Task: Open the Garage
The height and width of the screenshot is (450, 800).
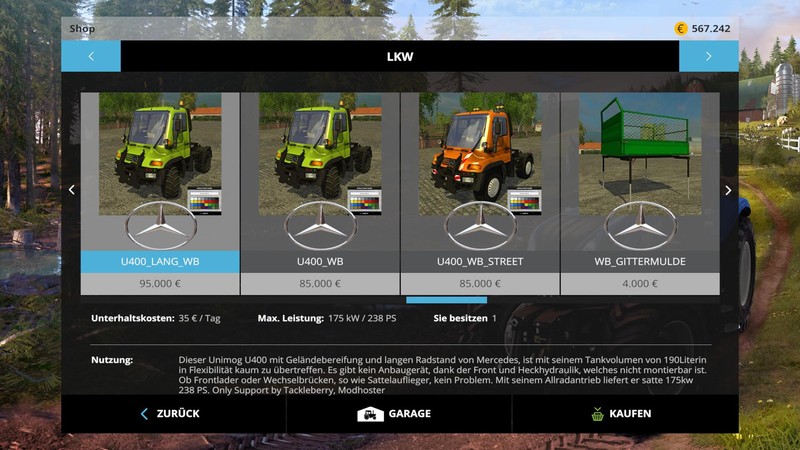Action: point(394,414)
